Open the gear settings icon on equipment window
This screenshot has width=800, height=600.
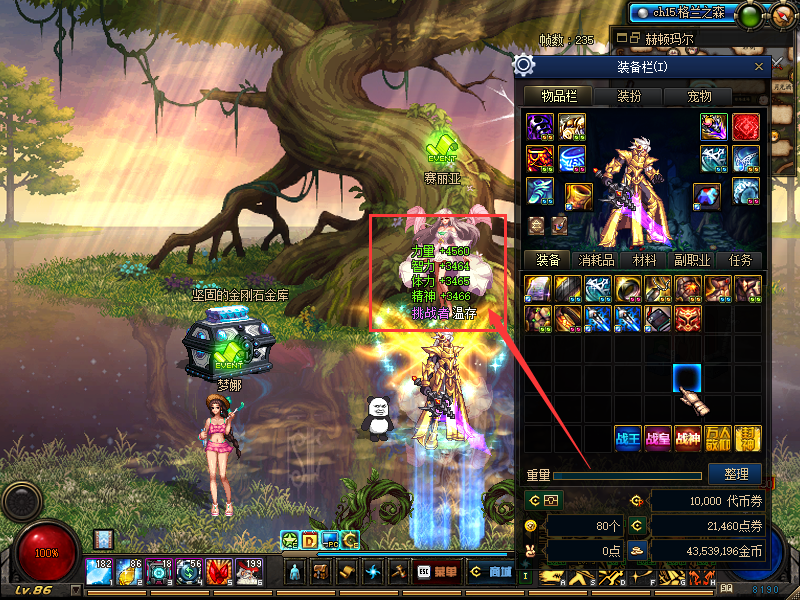[523, 66]
